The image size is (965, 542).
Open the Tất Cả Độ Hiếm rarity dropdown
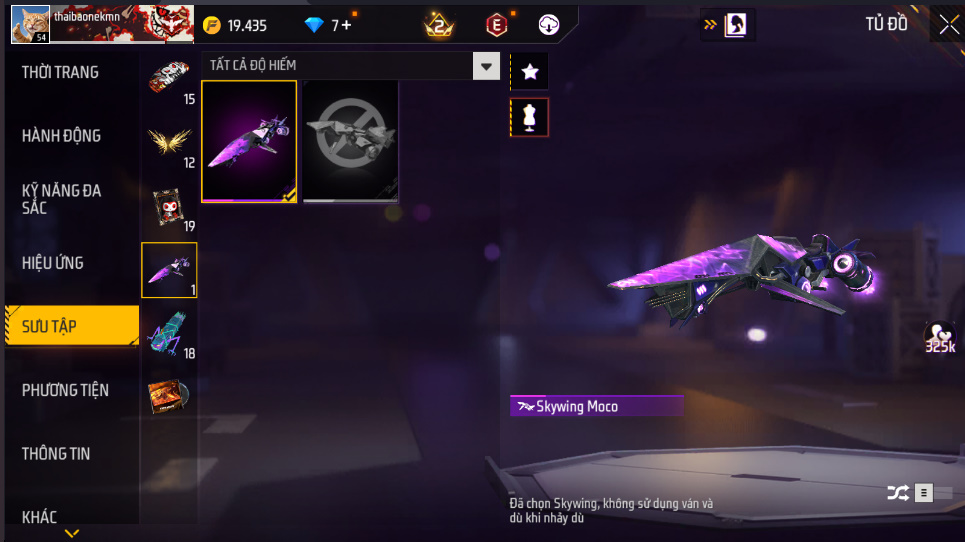(x=486, y=67)
